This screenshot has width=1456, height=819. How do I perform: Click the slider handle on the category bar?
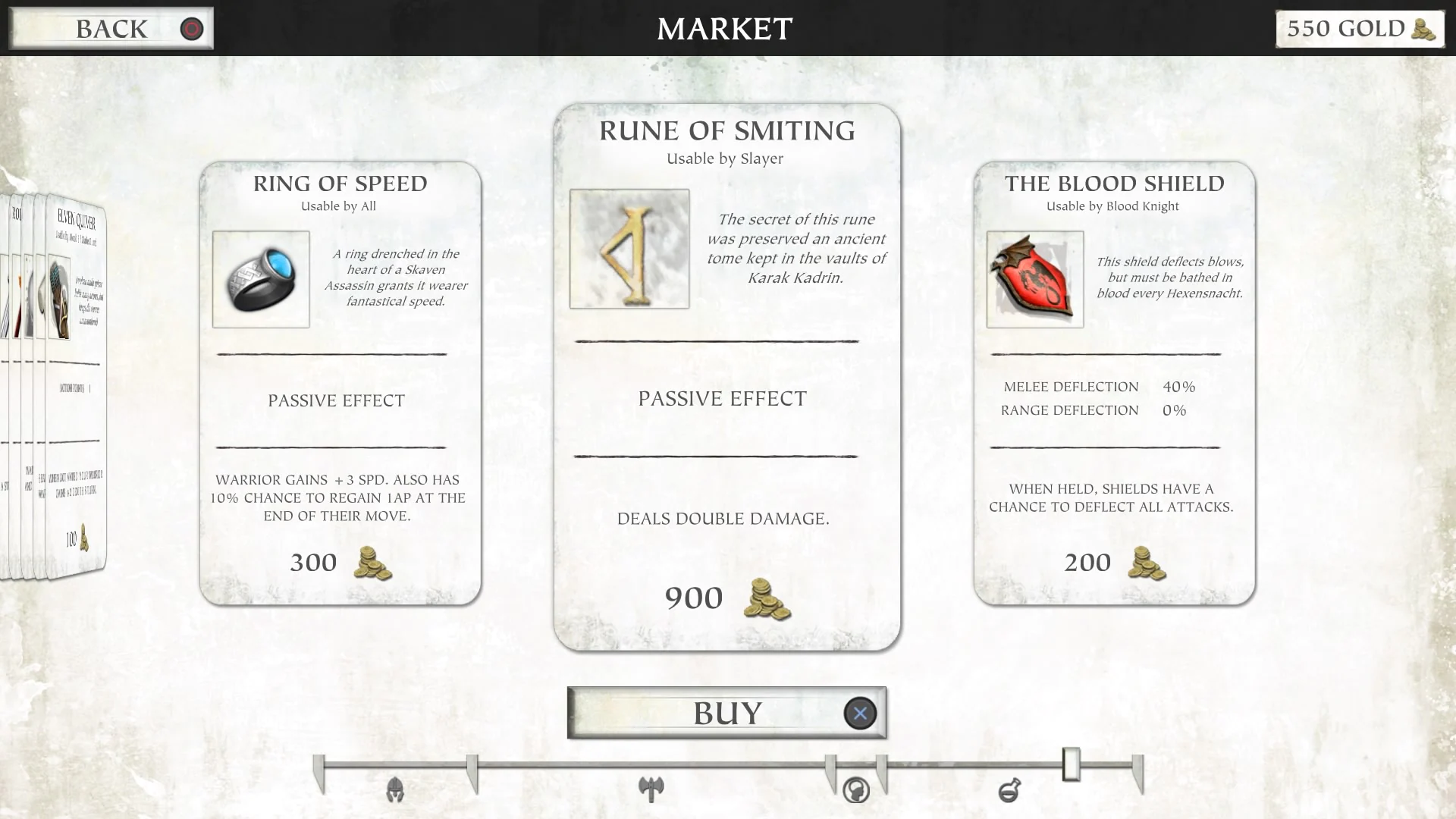(x=1072, y=765)
